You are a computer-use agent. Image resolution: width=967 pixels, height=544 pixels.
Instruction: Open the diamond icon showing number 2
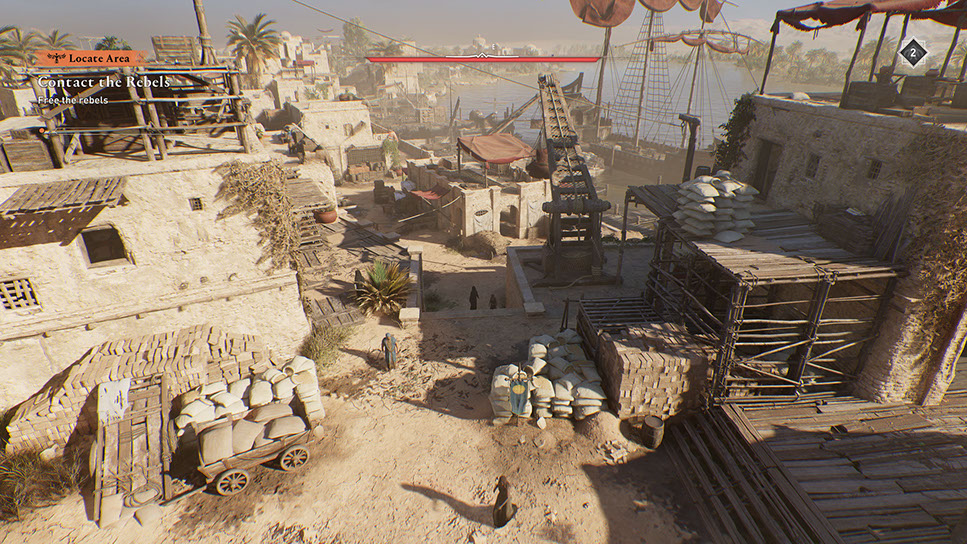[x=913, y=53]
